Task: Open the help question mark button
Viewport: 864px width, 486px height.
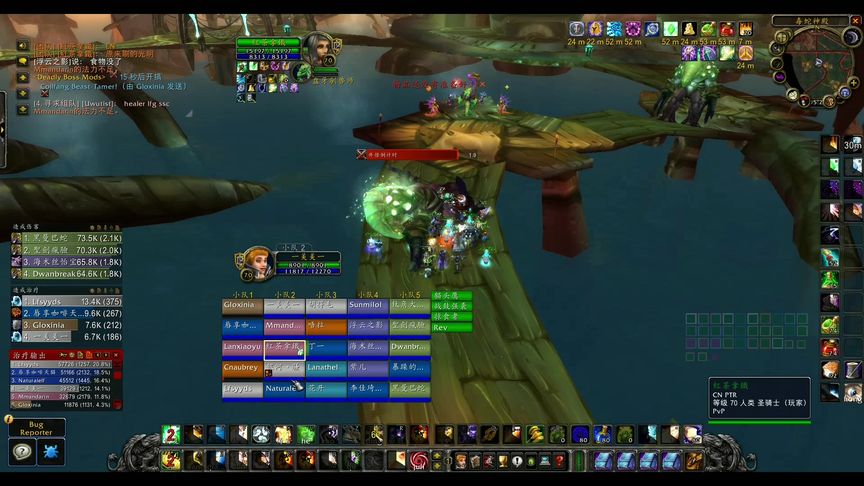Action: coord(22,451)
